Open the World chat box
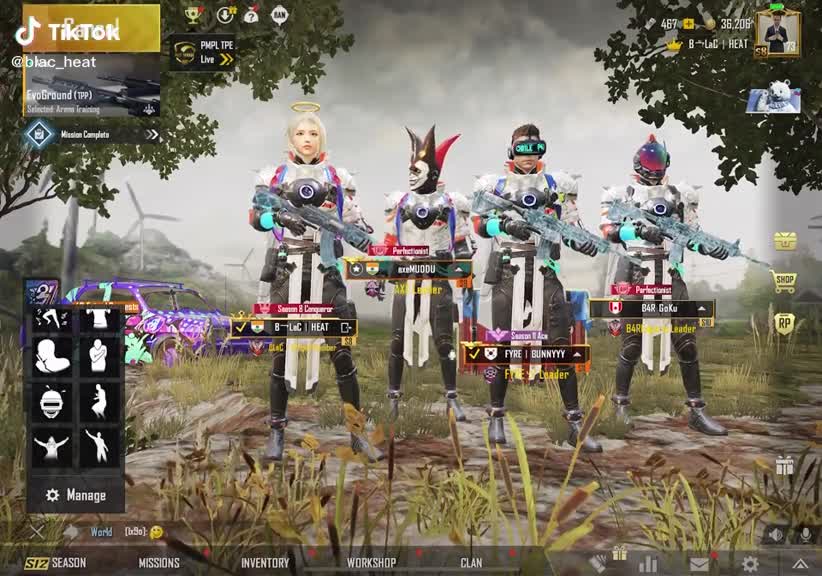 pos(110,532)
